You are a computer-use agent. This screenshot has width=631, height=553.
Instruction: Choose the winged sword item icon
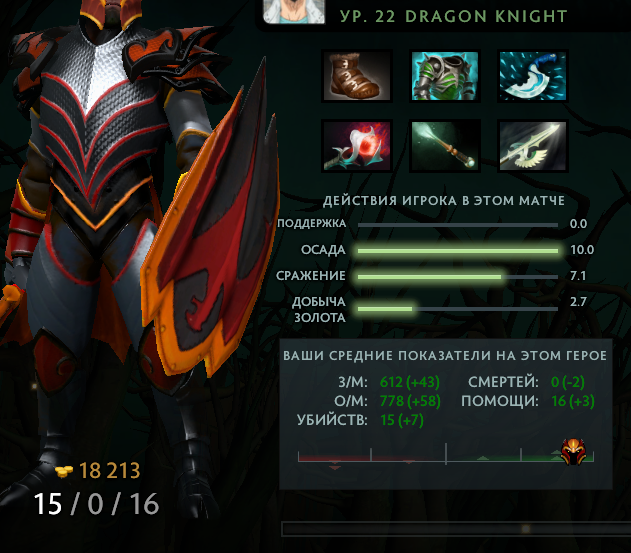pyautogui.click(x=534, y=146)
